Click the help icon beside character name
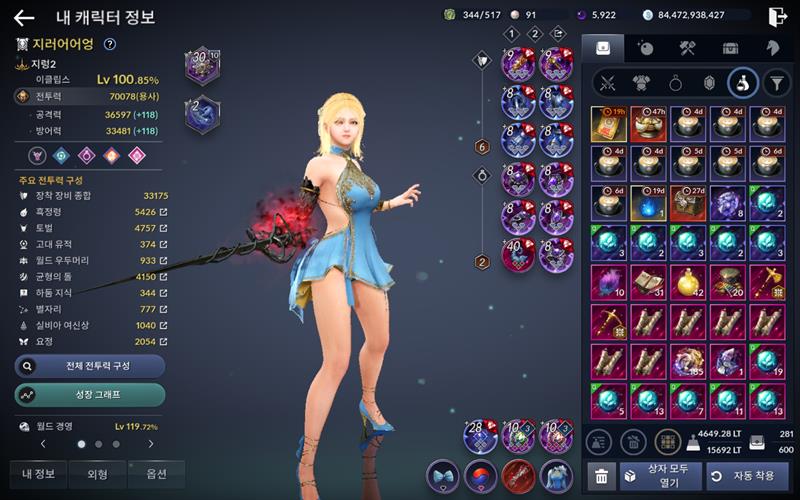This screenshot has height=500, width=800. 110,44
